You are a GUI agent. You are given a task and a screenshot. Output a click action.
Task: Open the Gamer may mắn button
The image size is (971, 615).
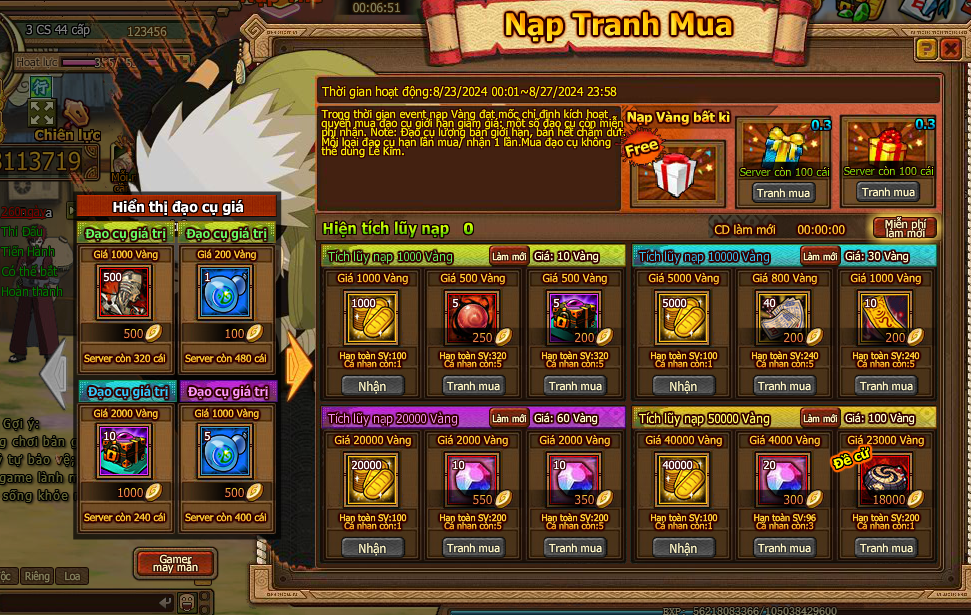(x=175, y=562)
